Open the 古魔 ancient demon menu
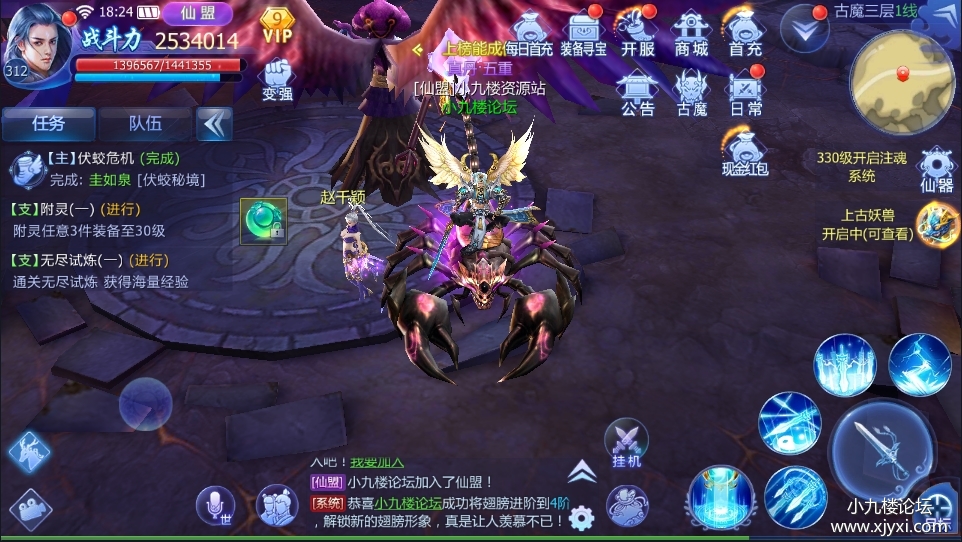Viewport: 962px width, 542px height. (x=691, y=91)
